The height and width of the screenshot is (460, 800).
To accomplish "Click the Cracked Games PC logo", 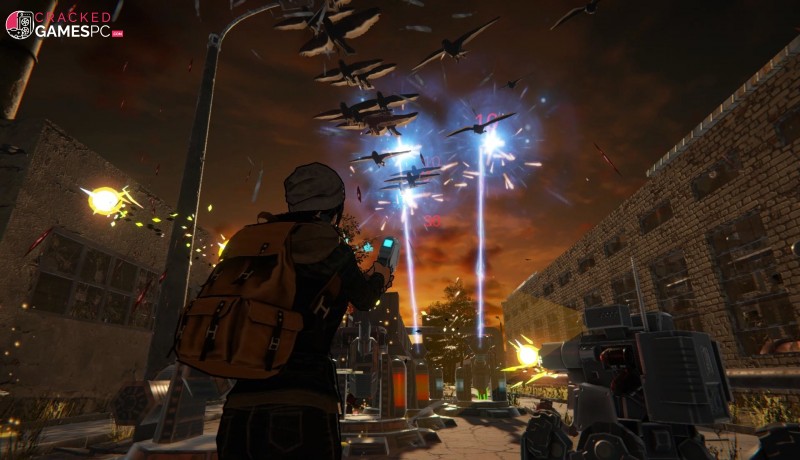I will coord(62,25).
